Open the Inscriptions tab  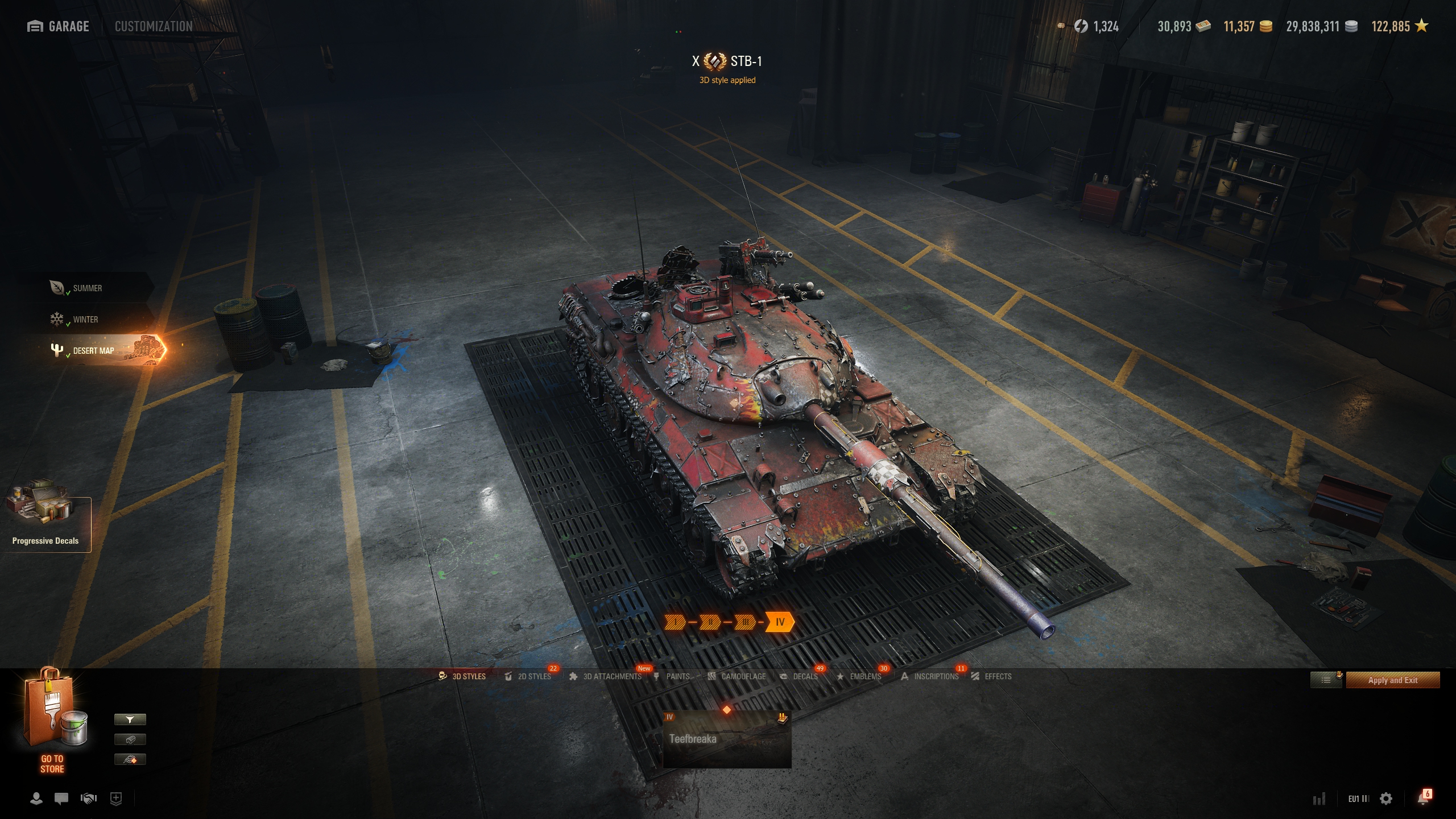click(930, 676)
